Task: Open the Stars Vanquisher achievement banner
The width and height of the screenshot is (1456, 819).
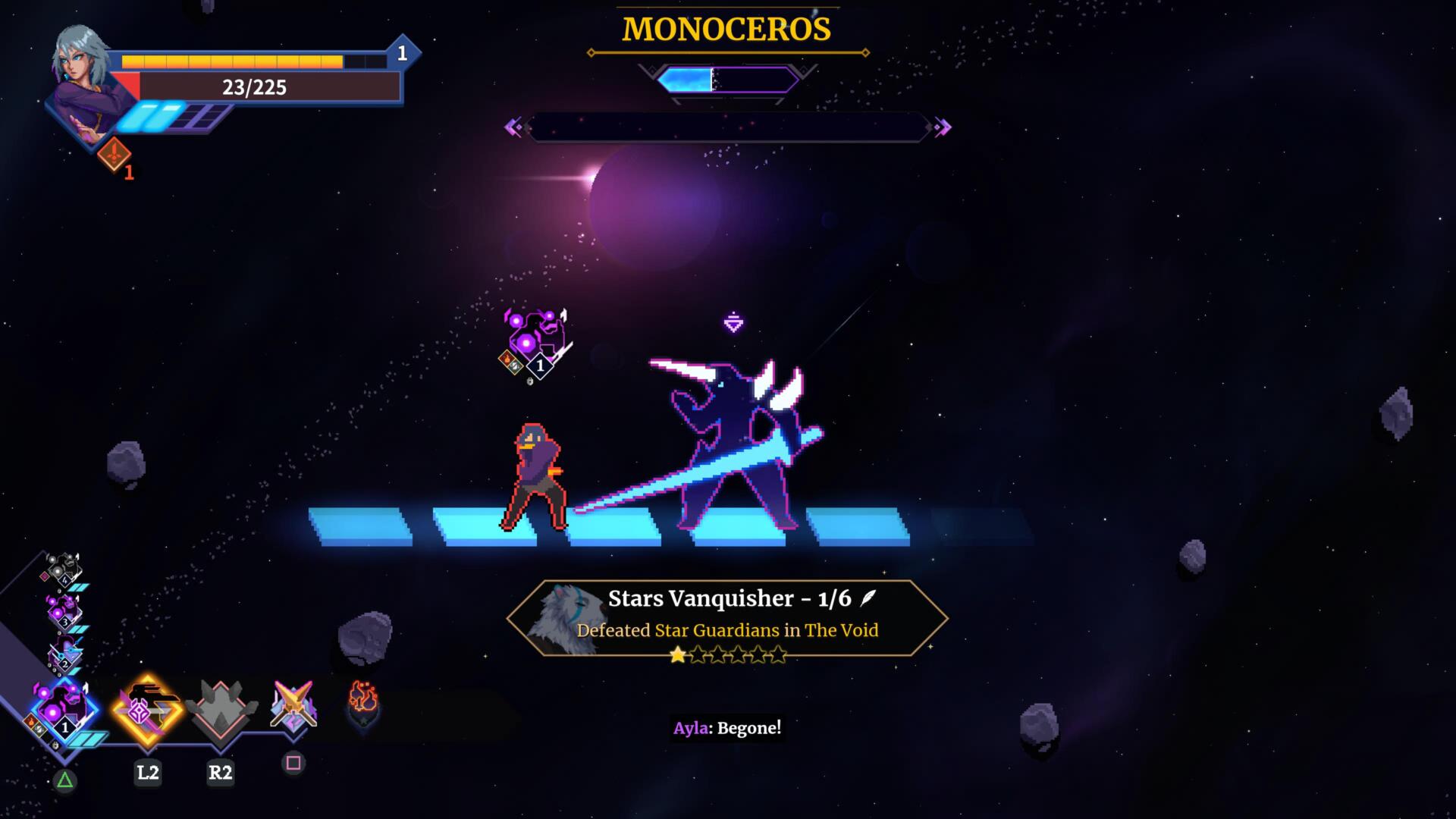Action: [726, 618]
